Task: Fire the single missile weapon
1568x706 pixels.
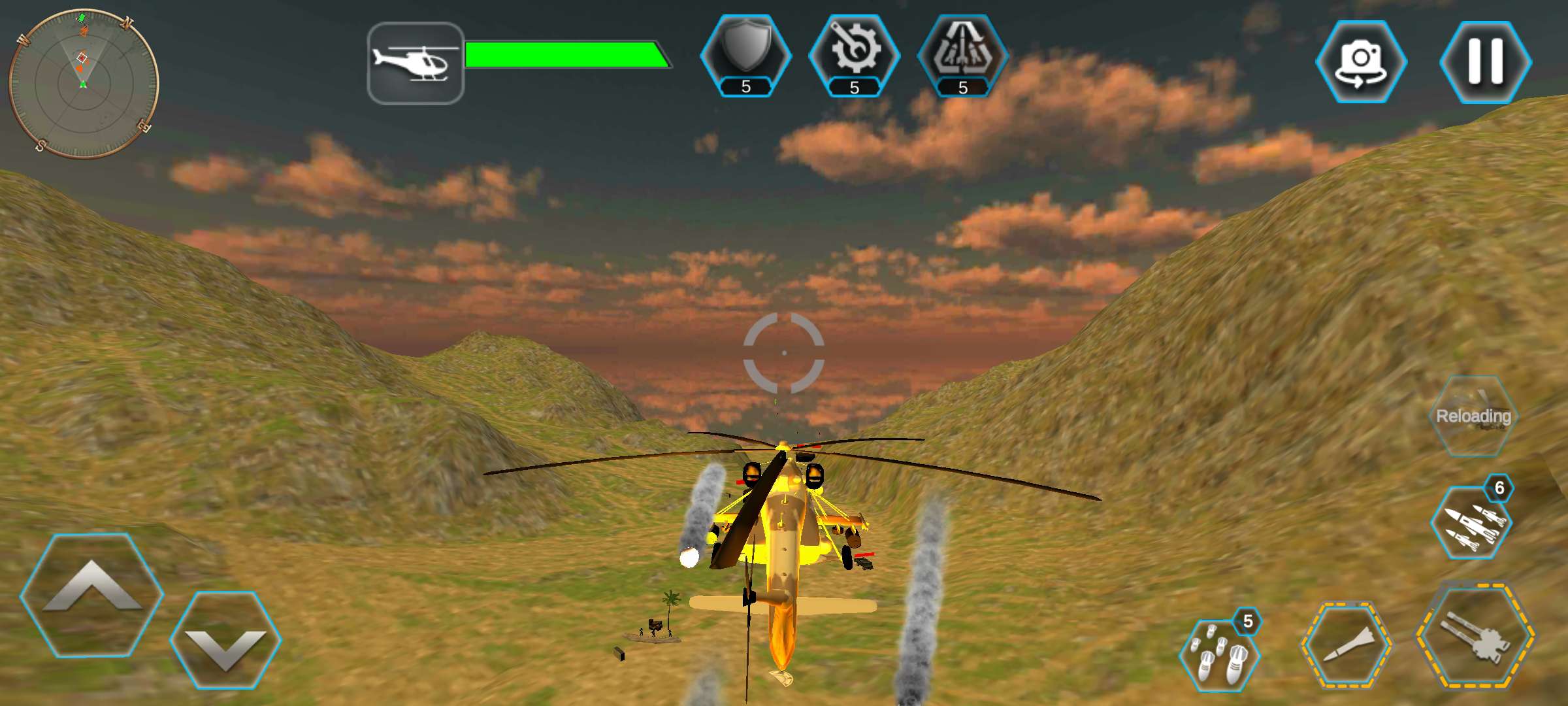Action: tap(1346, 644)
